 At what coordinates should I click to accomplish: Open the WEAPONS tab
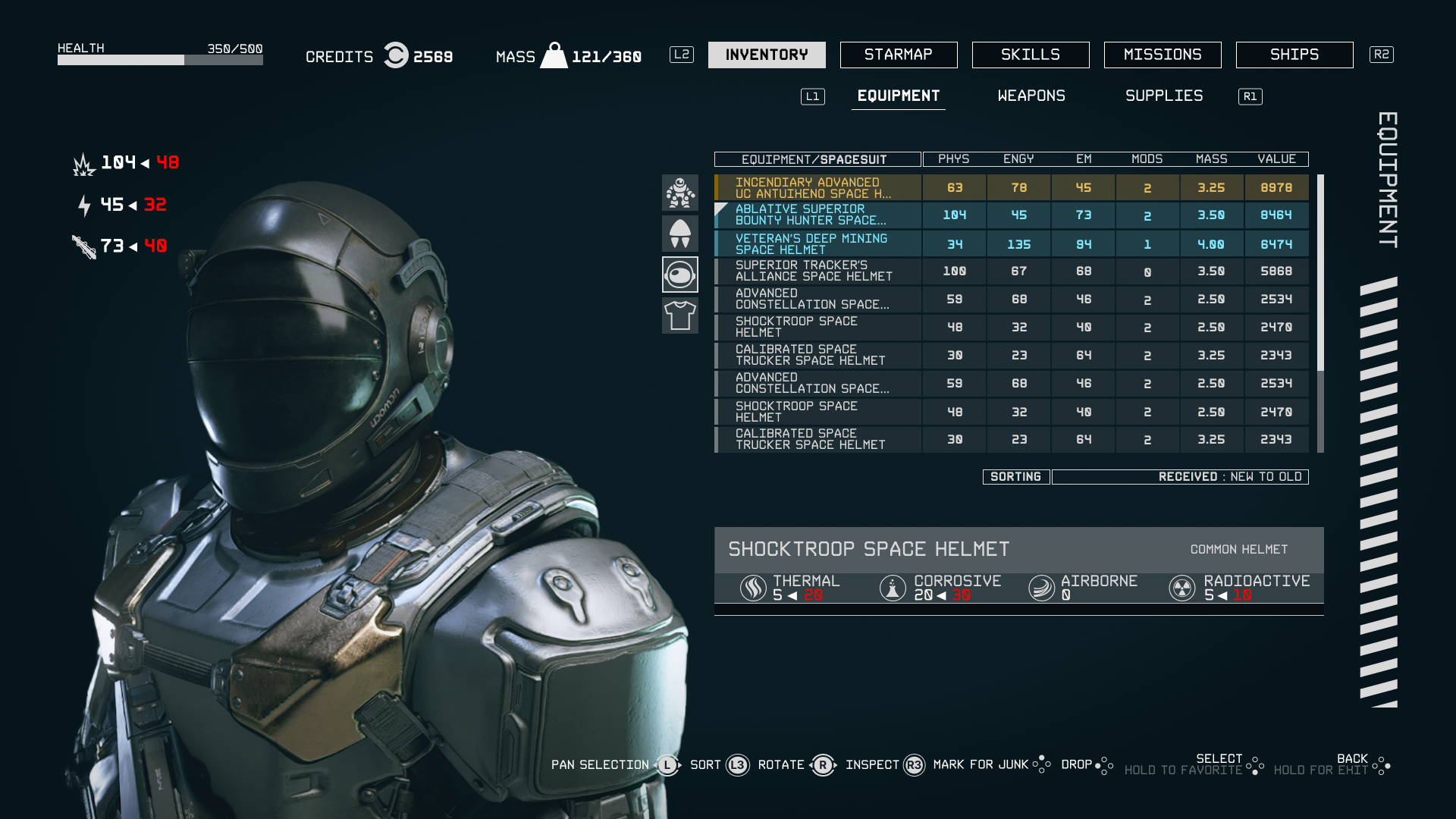1031,96
